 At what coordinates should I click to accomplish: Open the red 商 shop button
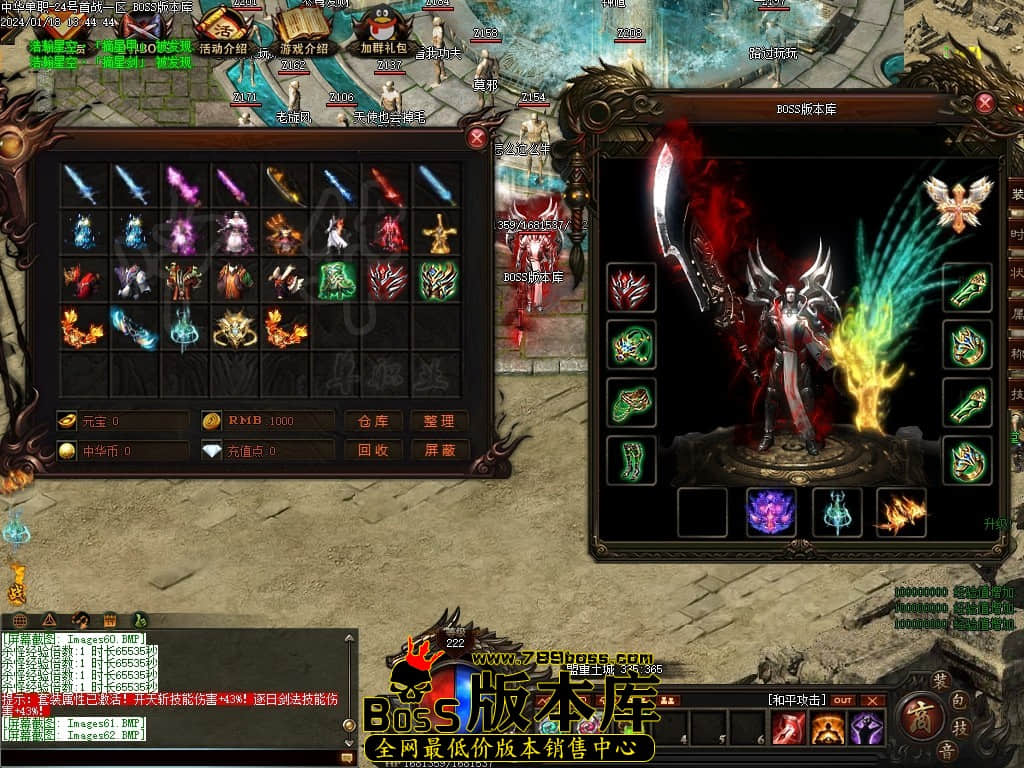coord(915,716)
